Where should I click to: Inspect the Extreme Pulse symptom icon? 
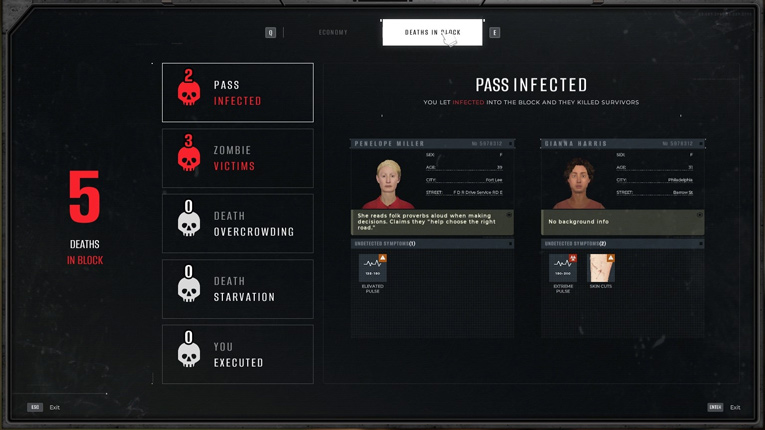coord(563,268)
